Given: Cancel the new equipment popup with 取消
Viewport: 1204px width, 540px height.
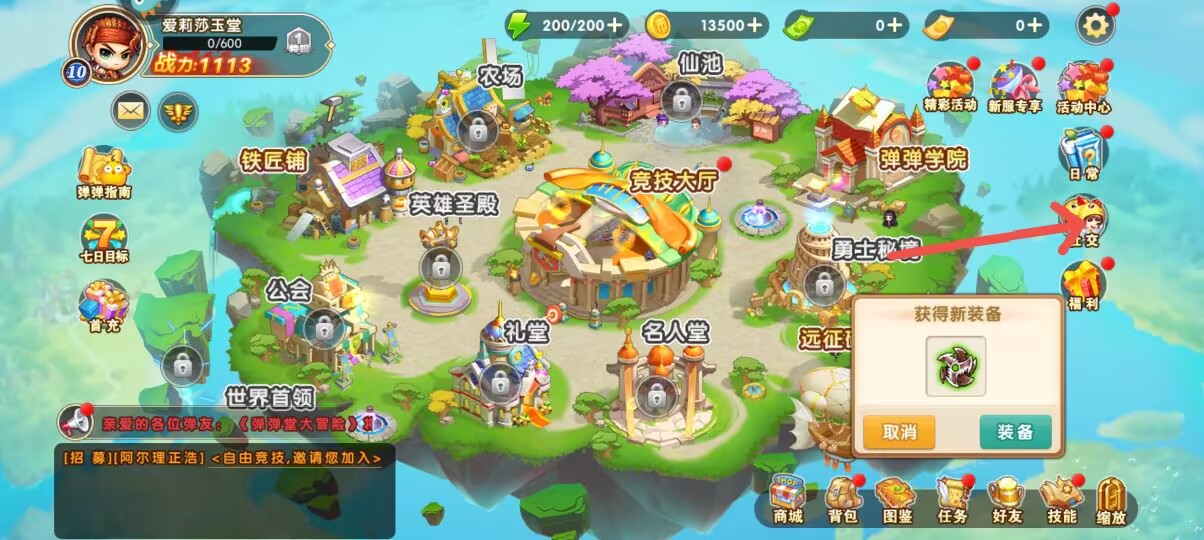Looking at the screenshot, I should [x=899, y=432].
